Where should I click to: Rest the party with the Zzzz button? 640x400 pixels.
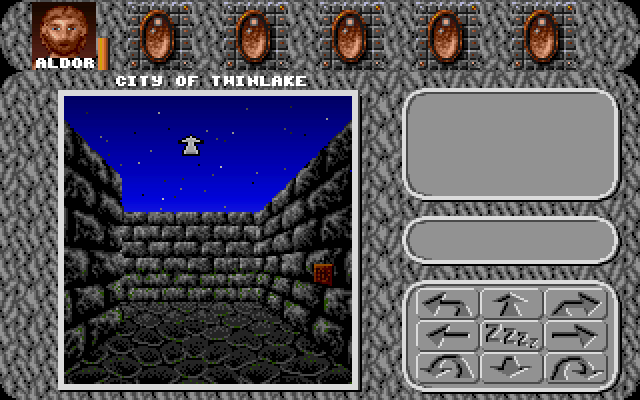pos(511,335)
